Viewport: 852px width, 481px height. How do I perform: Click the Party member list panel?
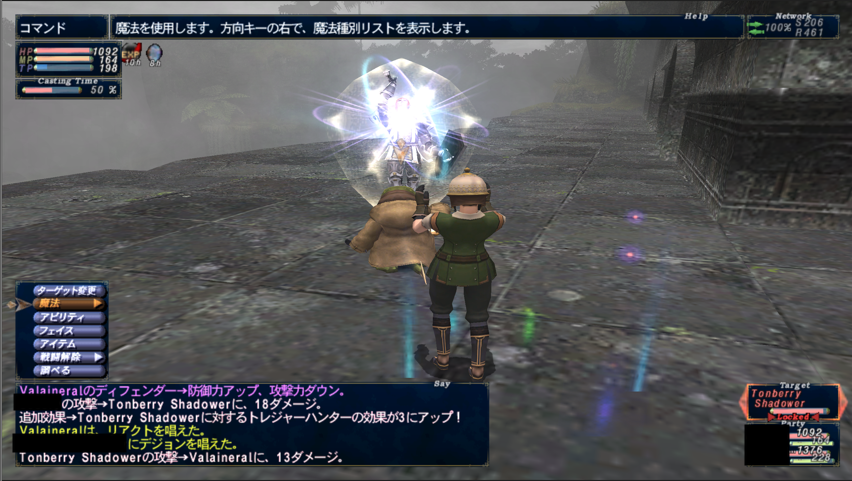click(x=791, y=444)
